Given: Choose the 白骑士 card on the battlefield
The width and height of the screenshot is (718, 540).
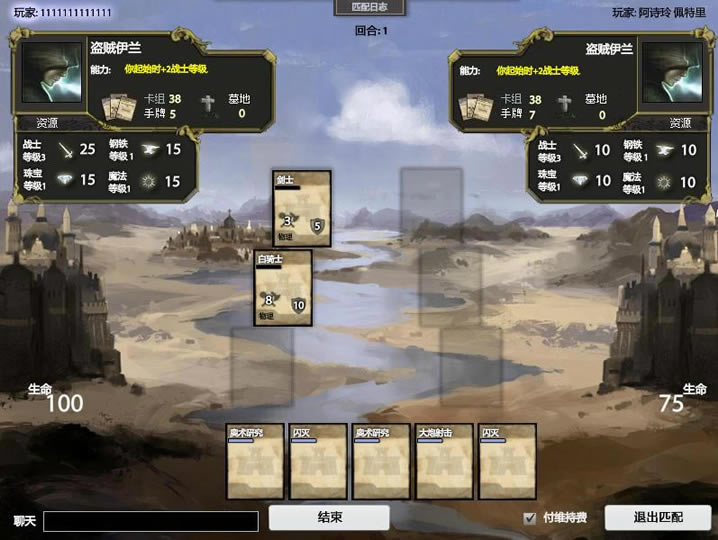Looking at the screenshot, I should (283, 288).
